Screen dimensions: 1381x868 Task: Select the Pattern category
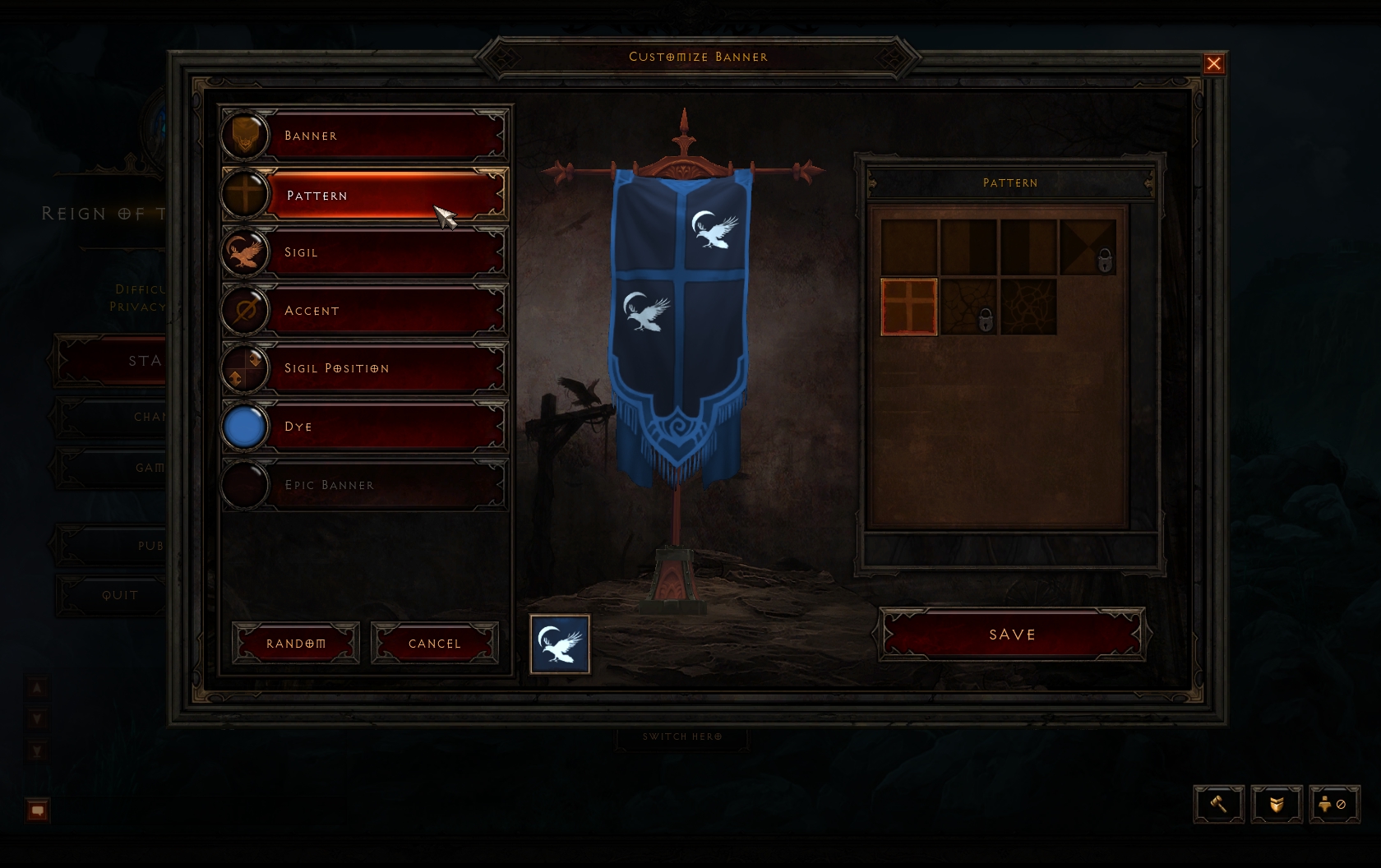point(365,196)
